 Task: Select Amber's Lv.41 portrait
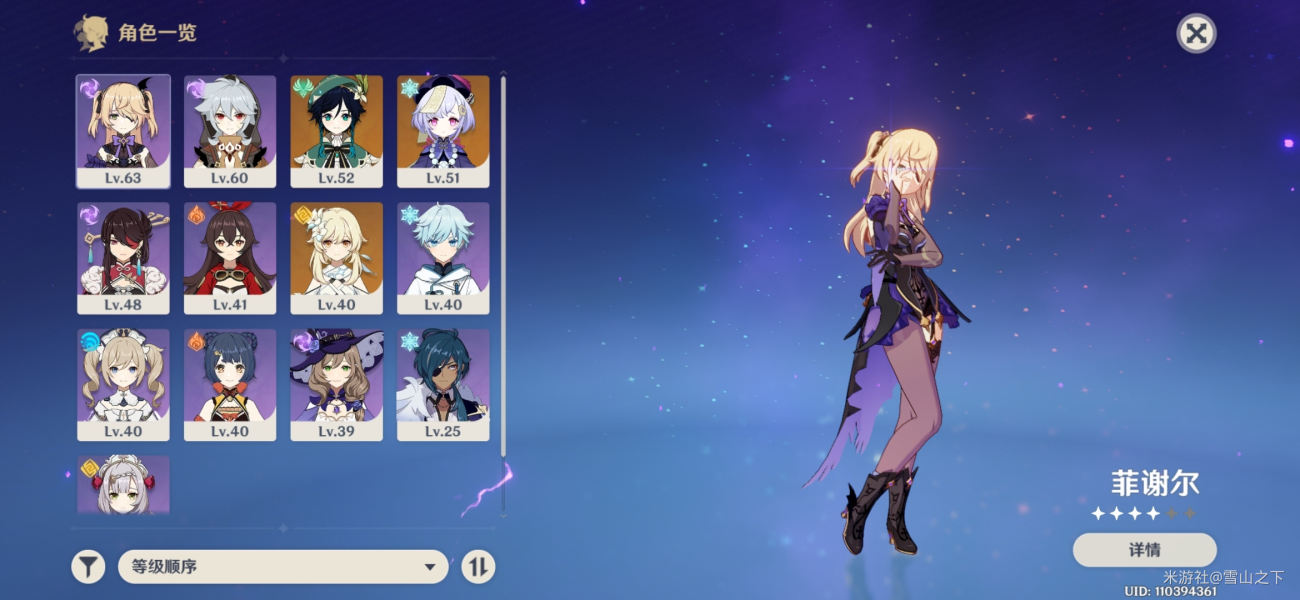(x=230, y=258)
